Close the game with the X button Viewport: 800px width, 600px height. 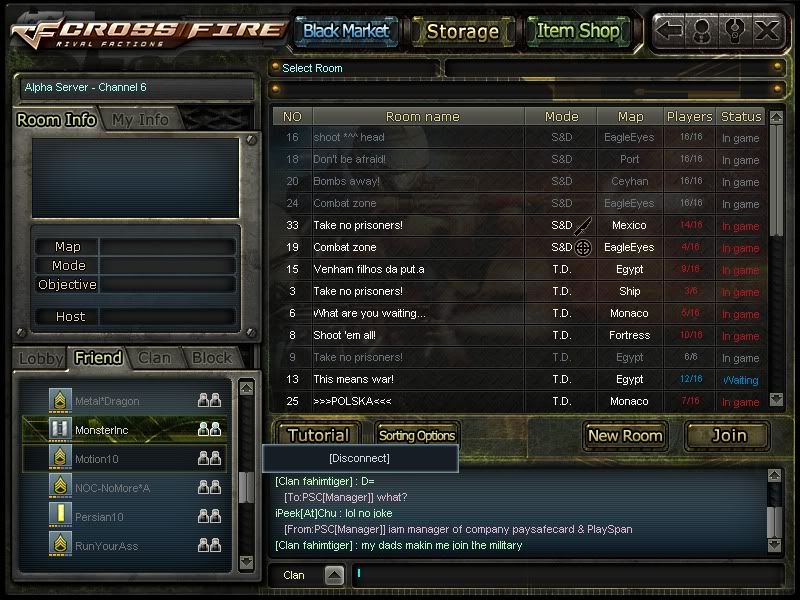(767, 30)
